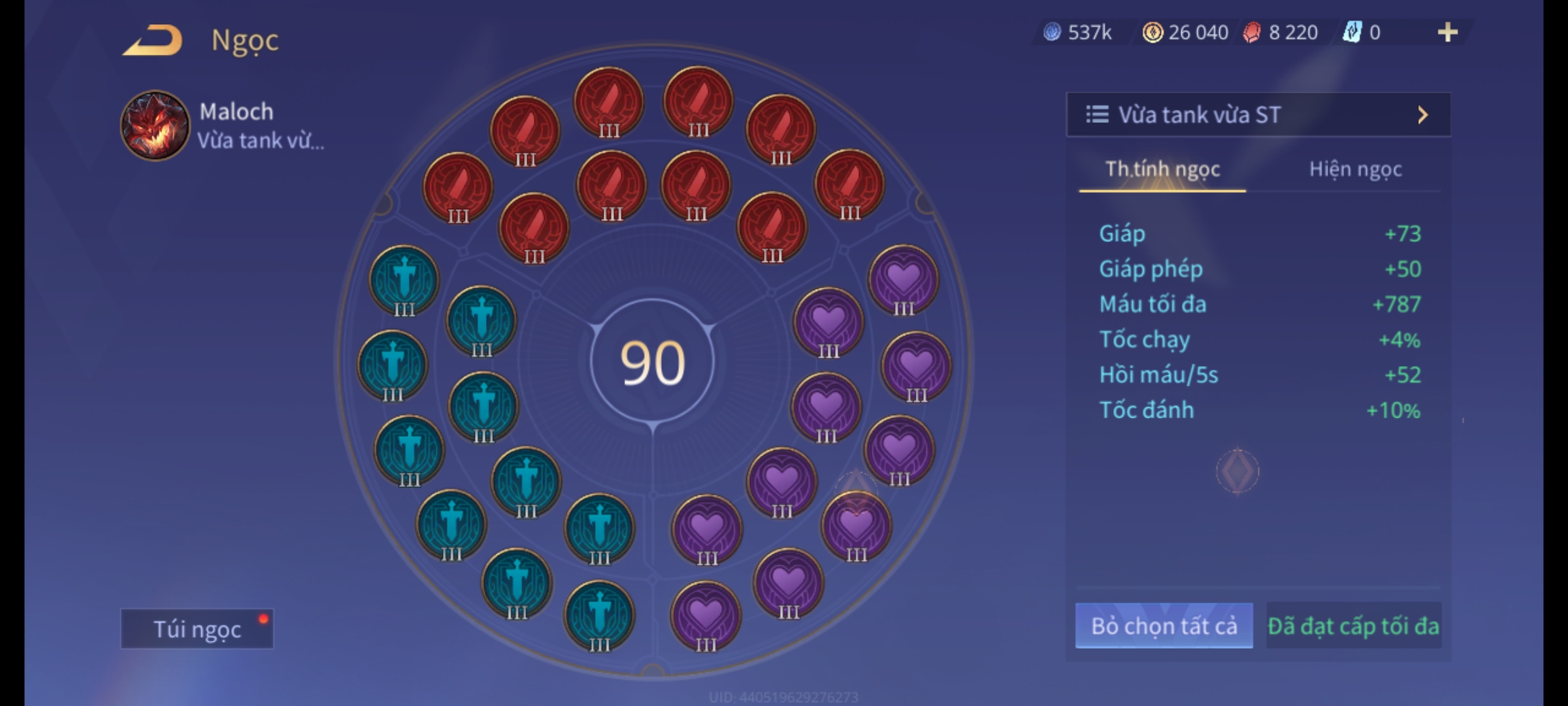The image size is (1568, 706).
Task: Tap the level 90 center circle
Action: tap(652, 362)
